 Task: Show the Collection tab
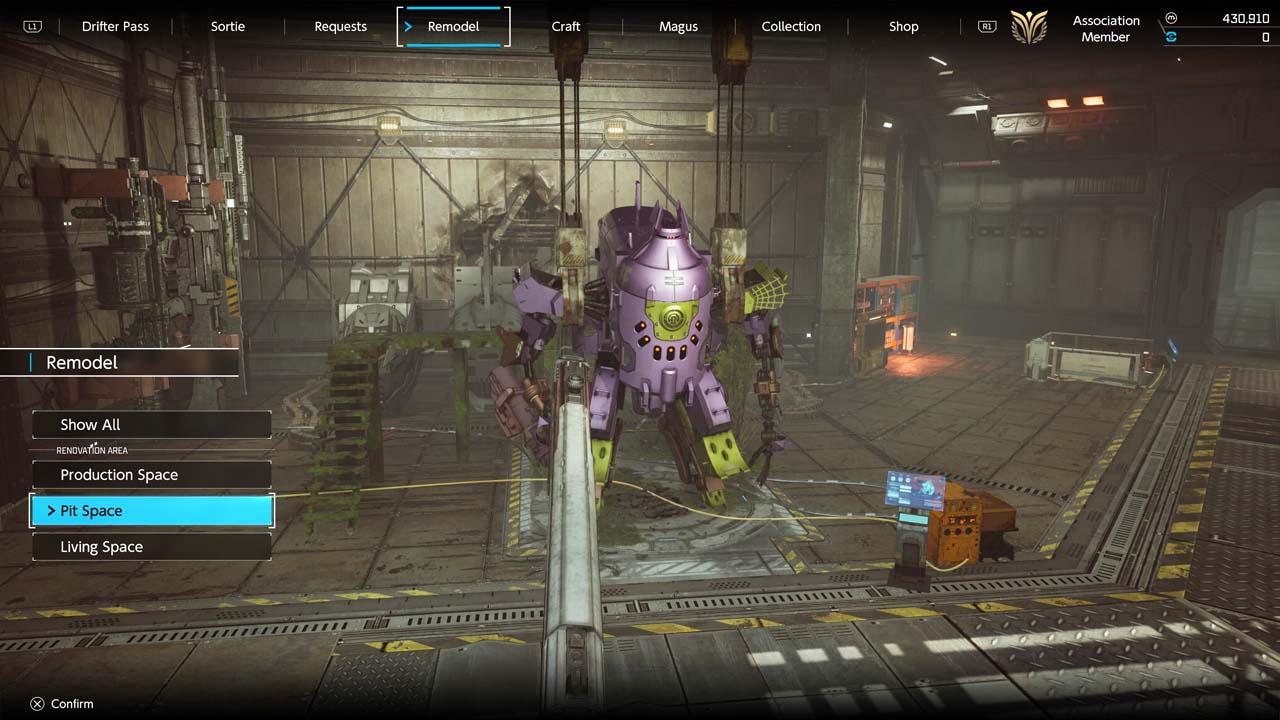coord(791,27)
